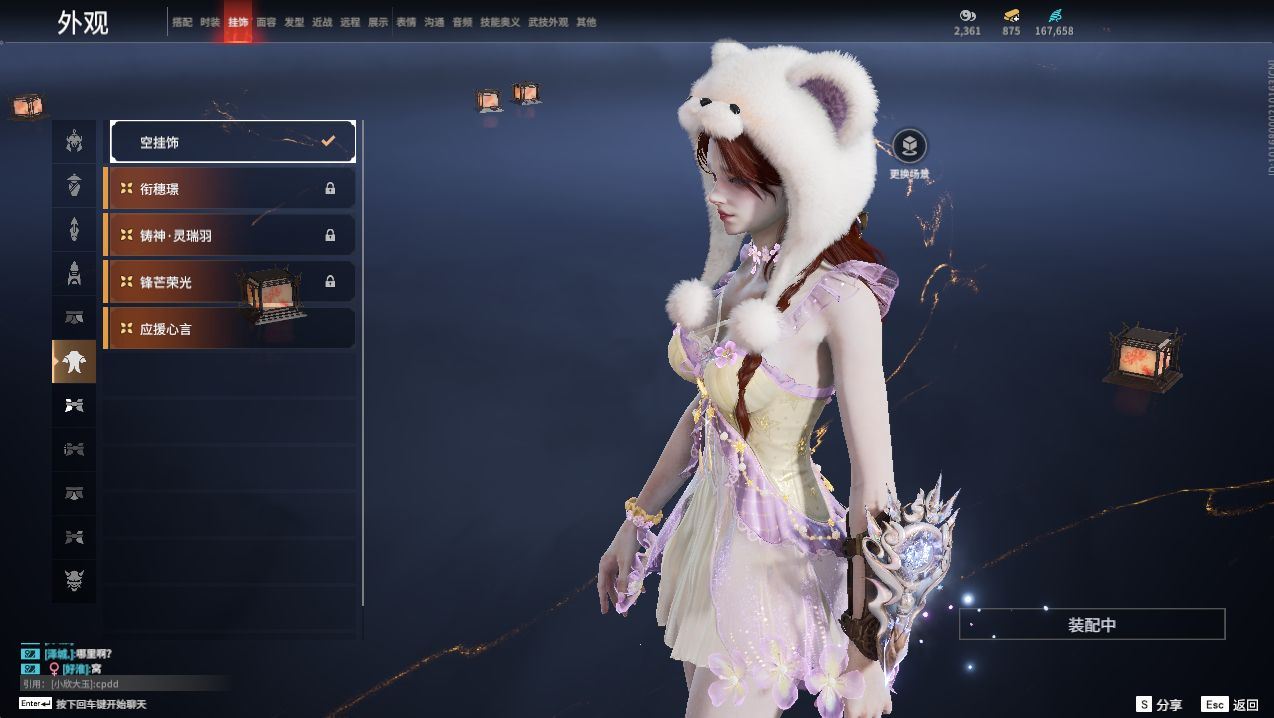This screenshot has height=718, width=1274.
Task: Click the 装配中 equip button
Action: 1092,624
